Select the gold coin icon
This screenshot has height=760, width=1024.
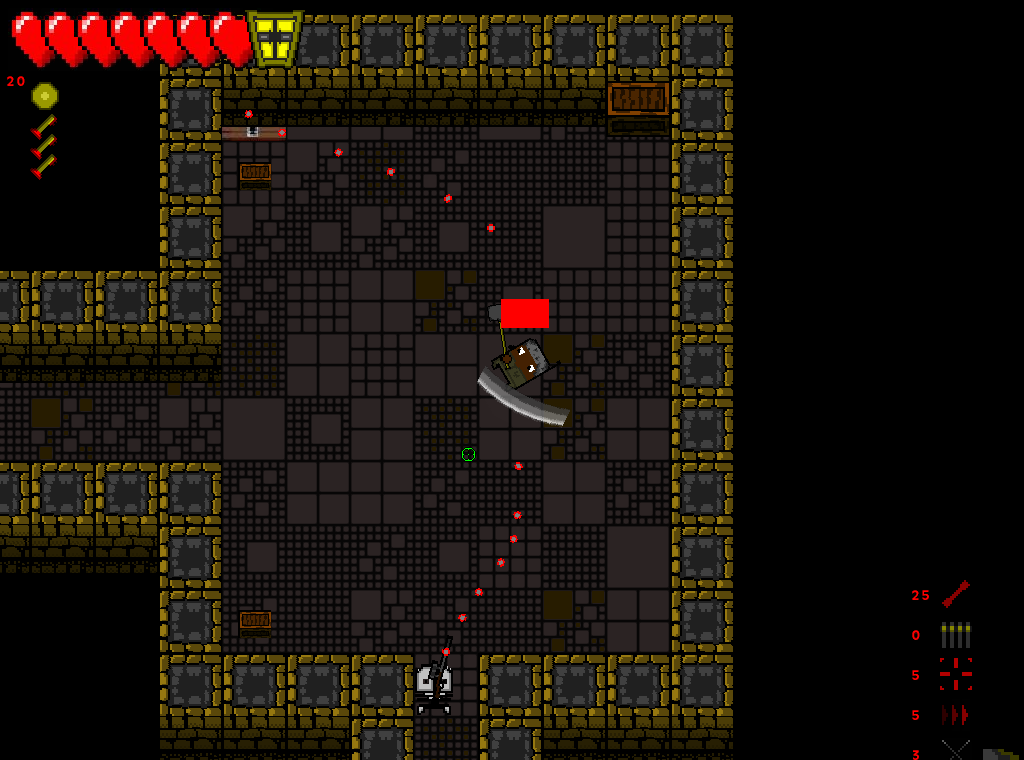point(45,95)
